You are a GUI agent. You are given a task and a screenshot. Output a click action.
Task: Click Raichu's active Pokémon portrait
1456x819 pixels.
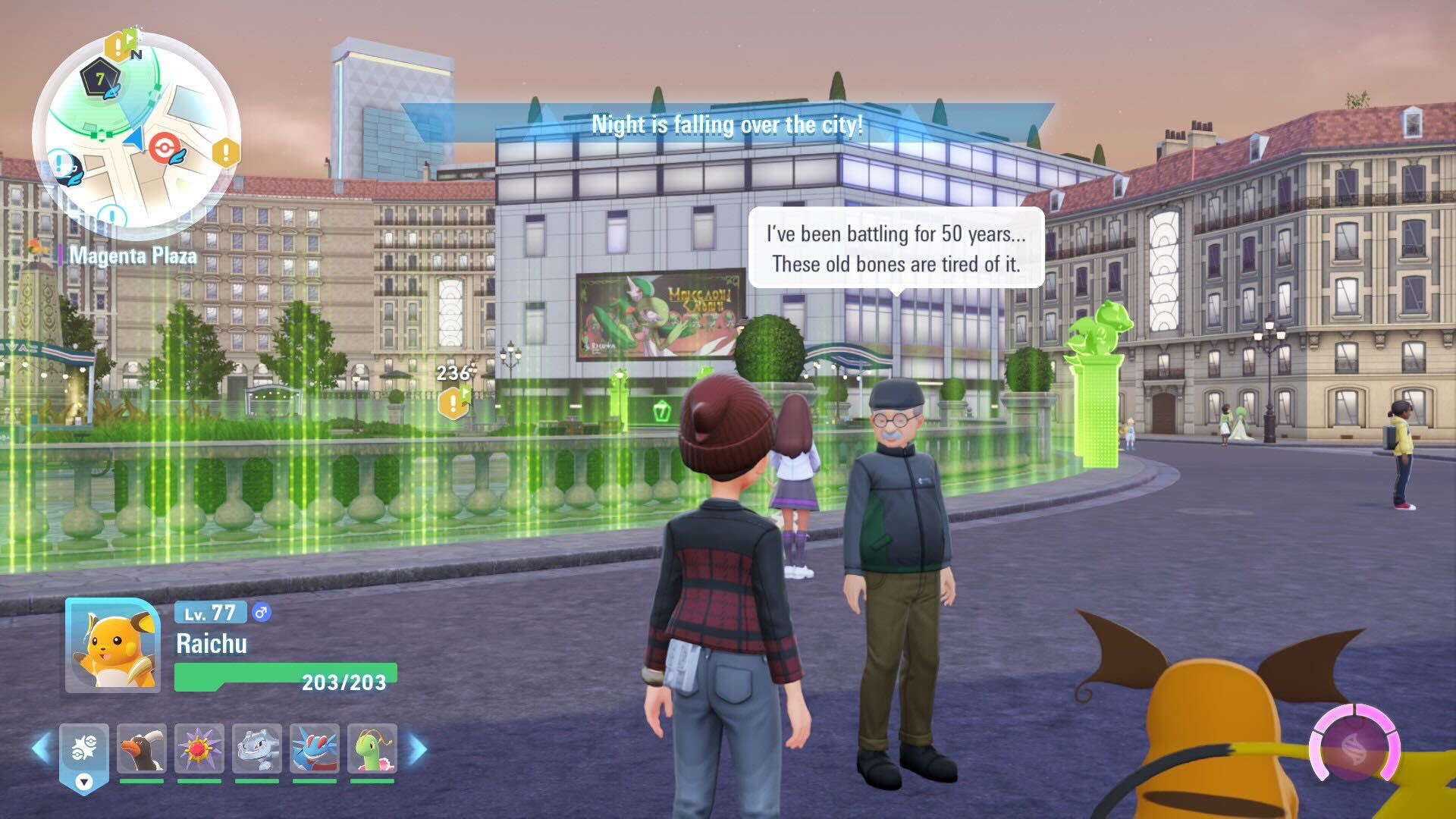pos(113,645)
